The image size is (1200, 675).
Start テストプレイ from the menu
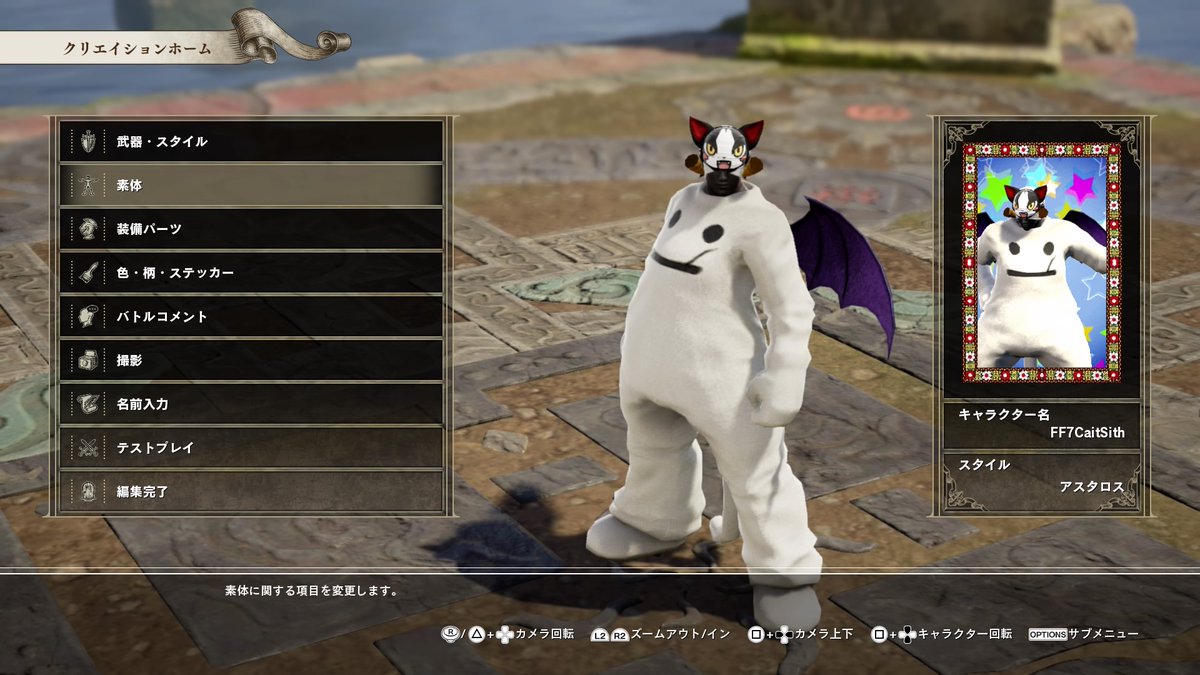point(250,448)
